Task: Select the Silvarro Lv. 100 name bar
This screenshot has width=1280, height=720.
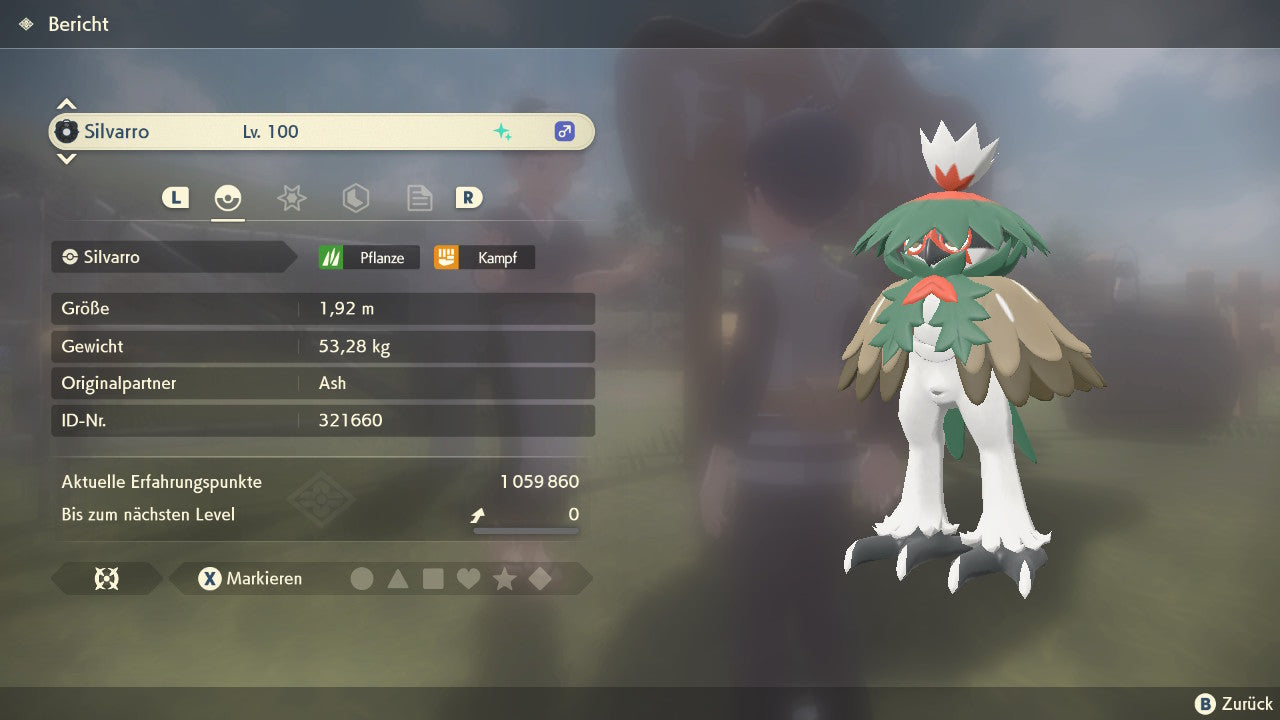Action: (x=321, y=131)
